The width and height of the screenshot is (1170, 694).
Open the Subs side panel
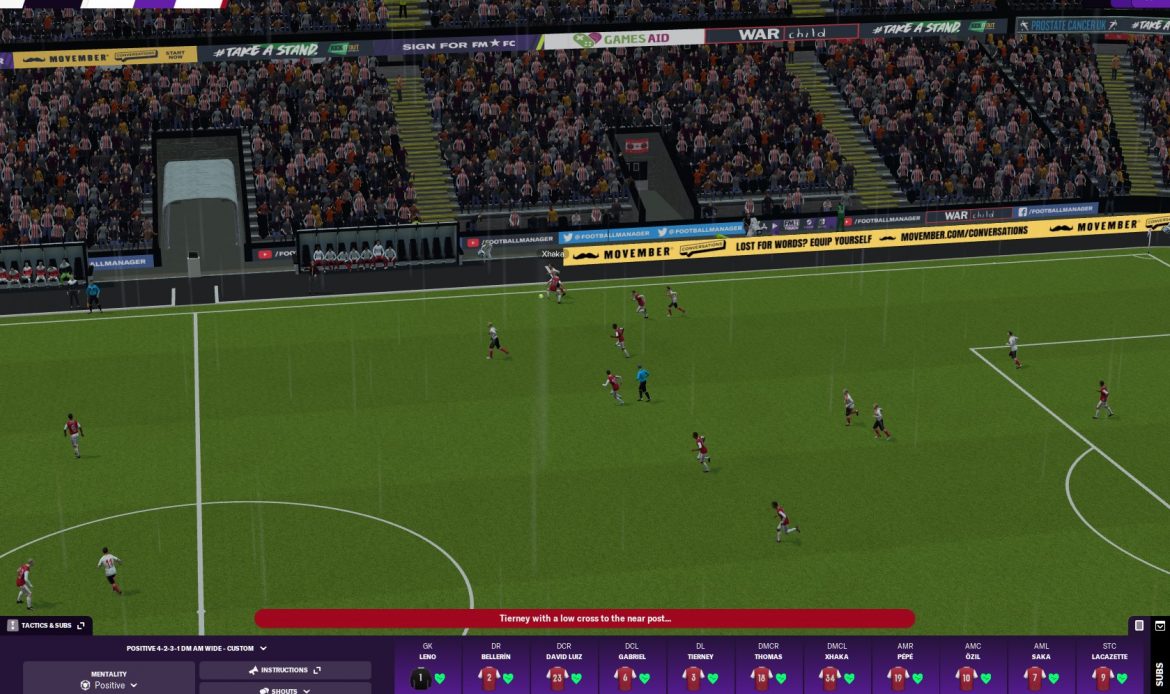pyautogui.click(x=1159, y=672)
